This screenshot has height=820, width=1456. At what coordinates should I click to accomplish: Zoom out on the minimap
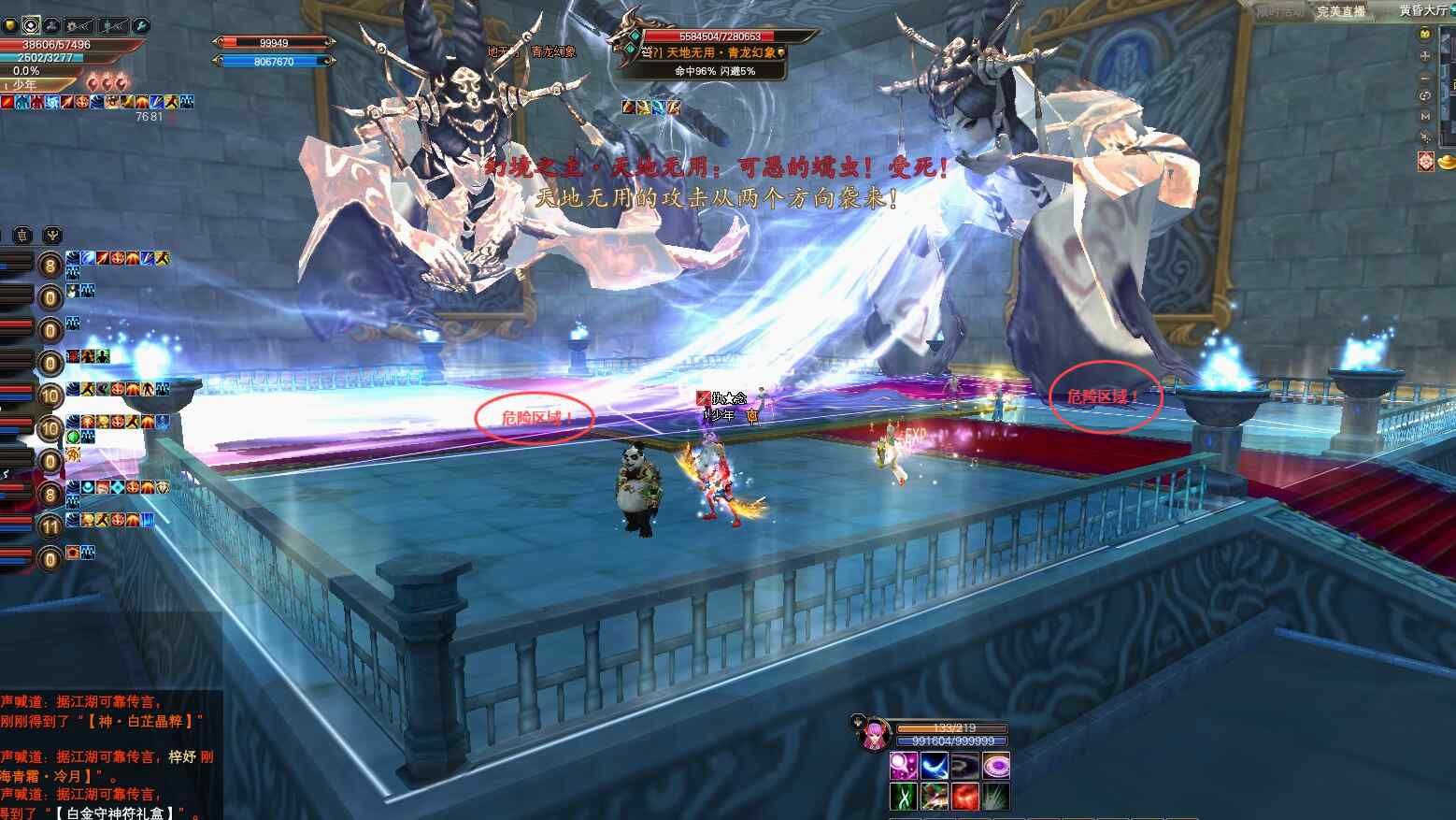pyautogui.click(x=1425, y=76)
